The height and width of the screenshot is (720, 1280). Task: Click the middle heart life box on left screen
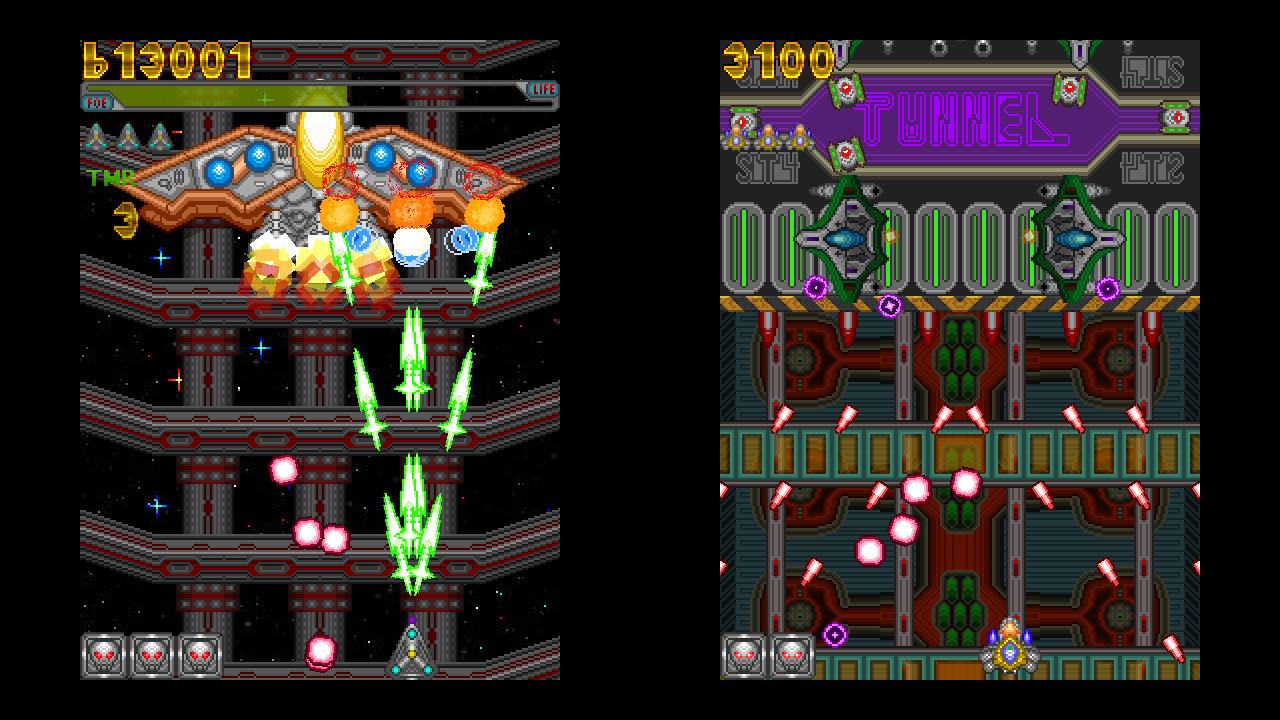click(x=150, y=655)
